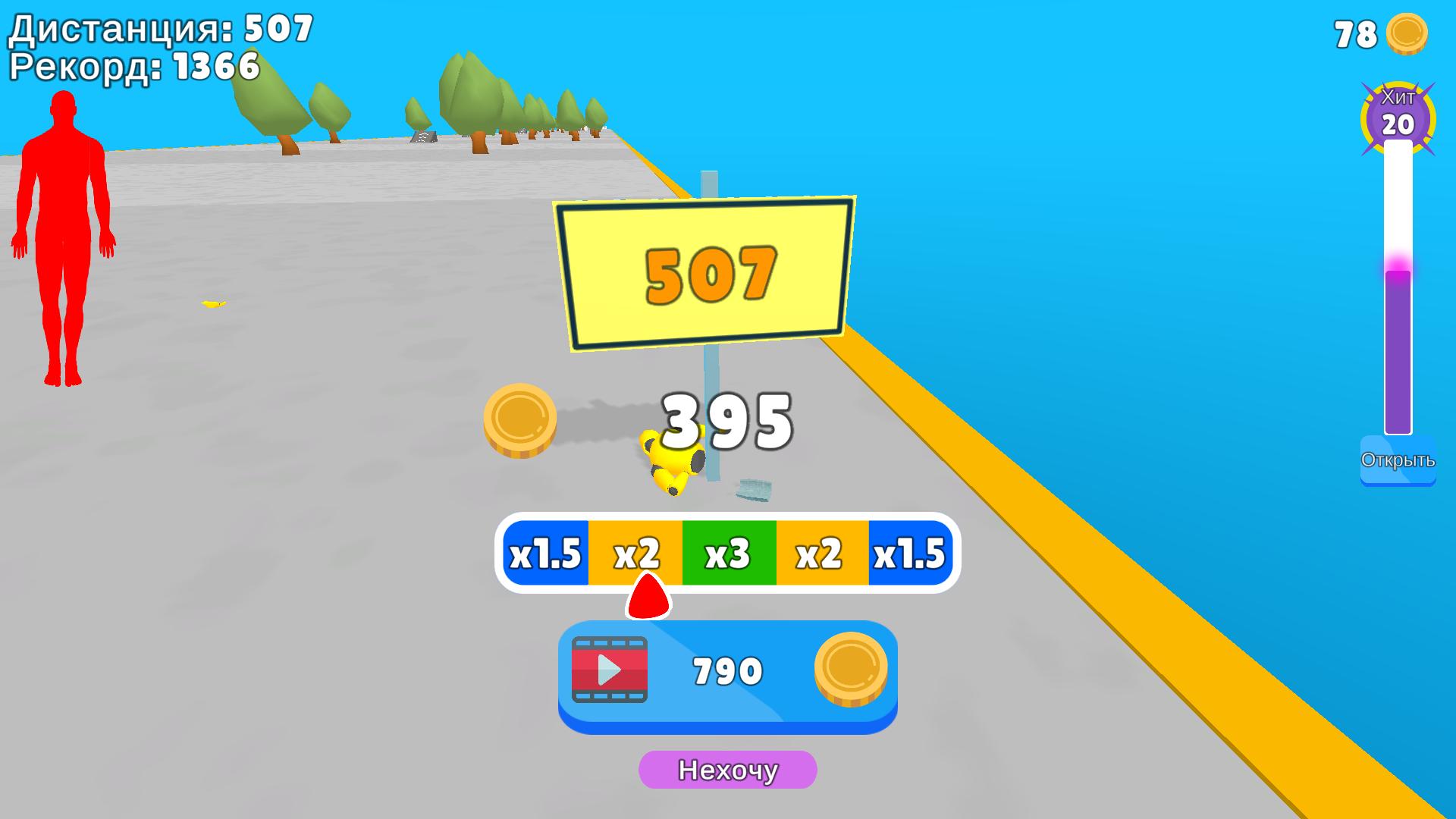Tap the x2 segment above the red pointer
The height and width of the screenshot is (819, 1456).
coord(637,552)
